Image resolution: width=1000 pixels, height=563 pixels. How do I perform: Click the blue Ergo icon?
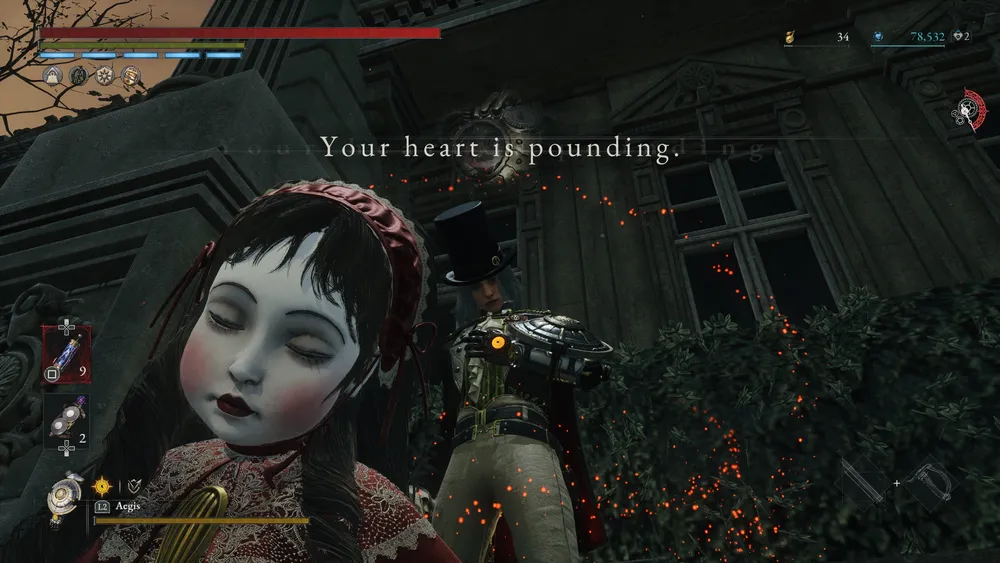pyautogui.click(x=877, y=37)
